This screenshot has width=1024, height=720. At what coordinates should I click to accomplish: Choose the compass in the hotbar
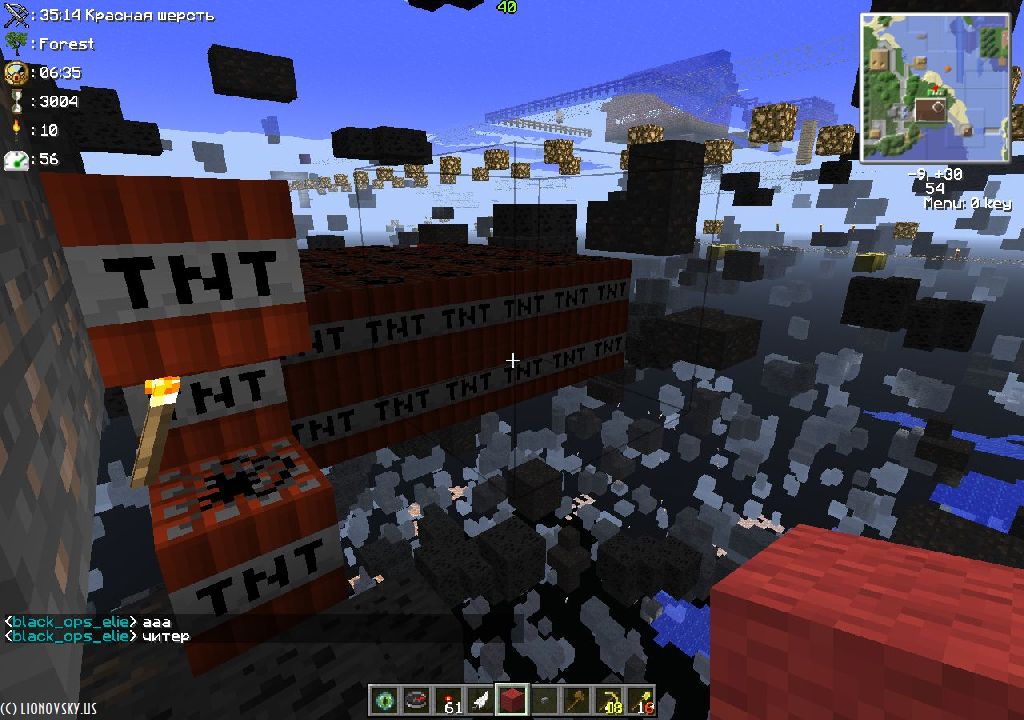415,701
